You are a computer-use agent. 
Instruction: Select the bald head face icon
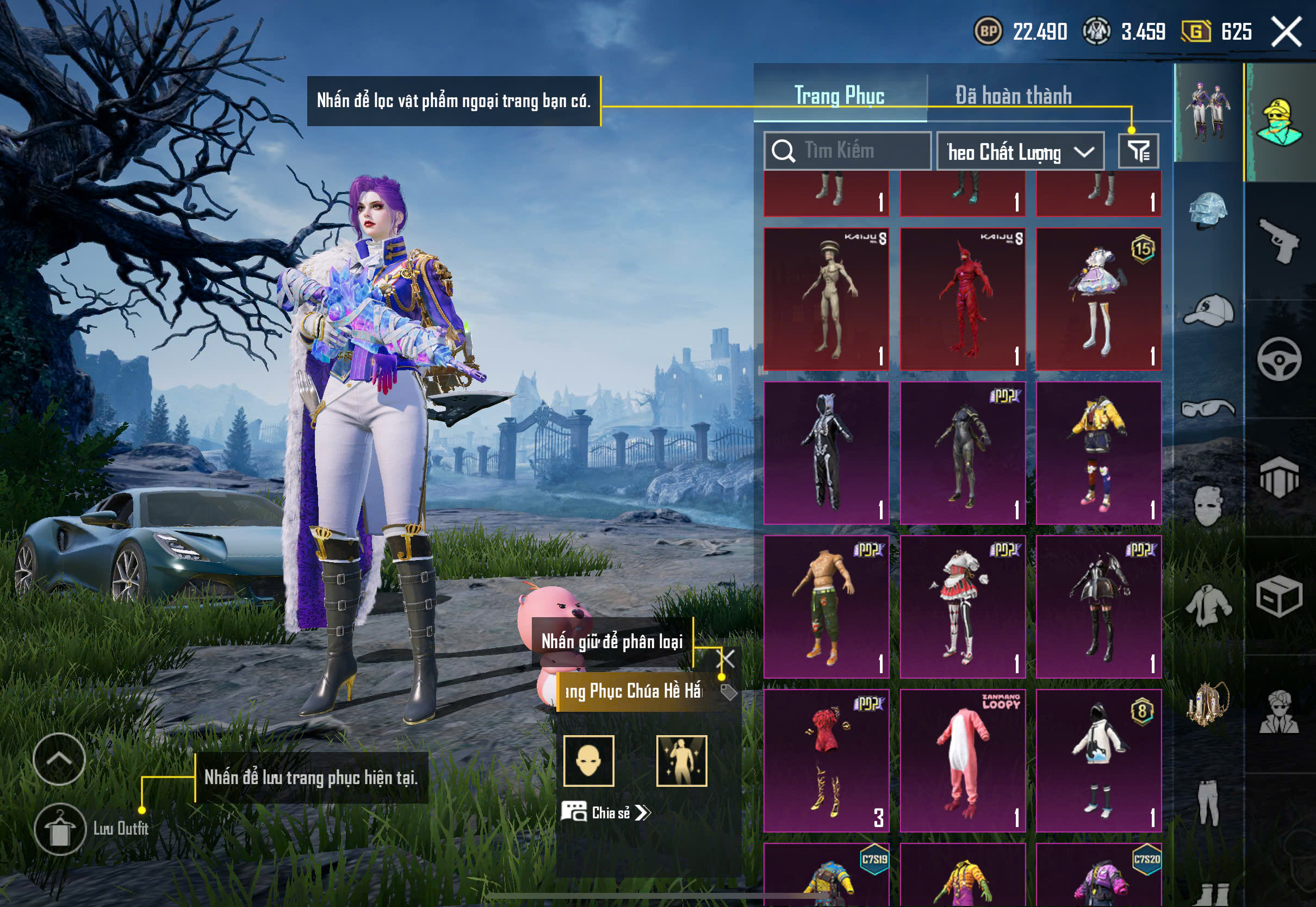click(589, 761)
